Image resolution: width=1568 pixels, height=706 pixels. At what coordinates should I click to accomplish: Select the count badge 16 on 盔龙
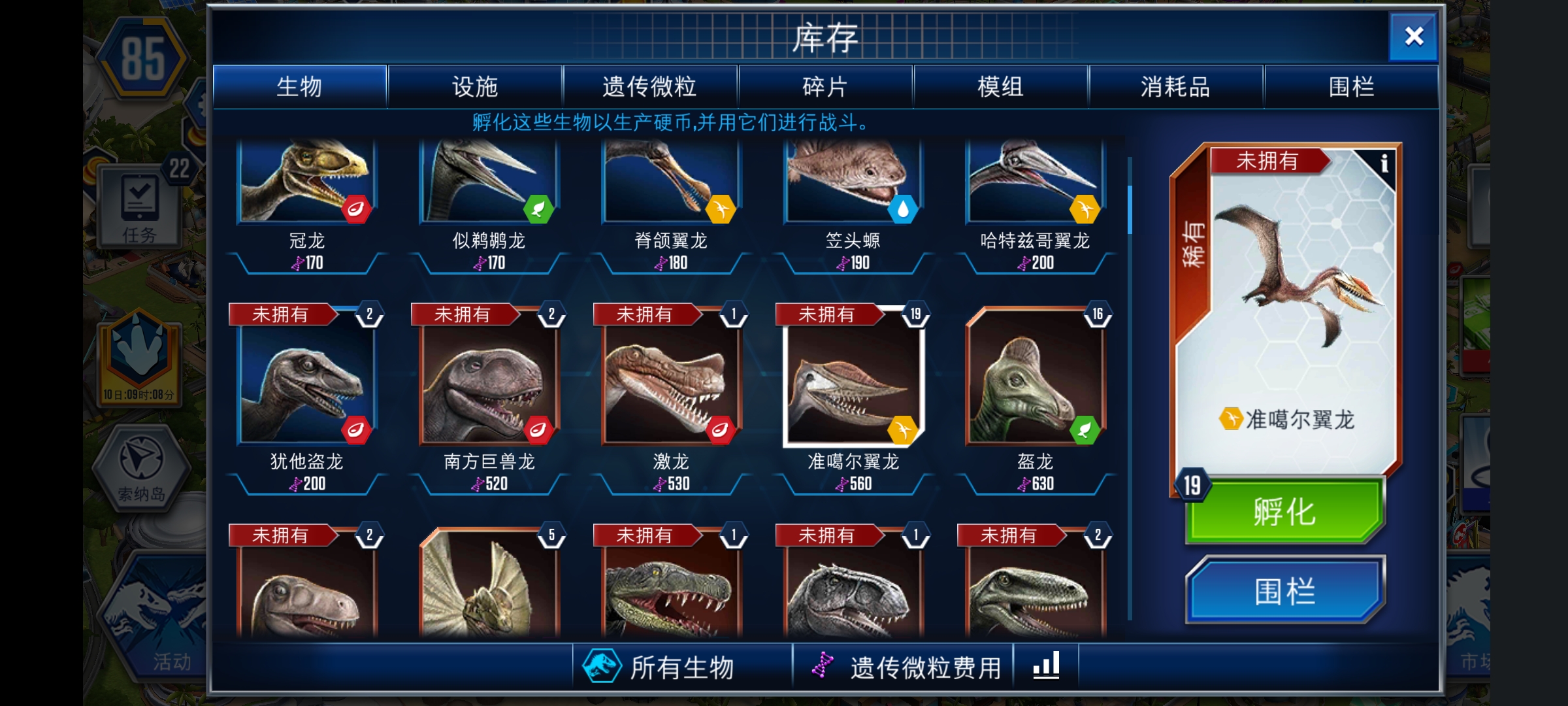1096,314
